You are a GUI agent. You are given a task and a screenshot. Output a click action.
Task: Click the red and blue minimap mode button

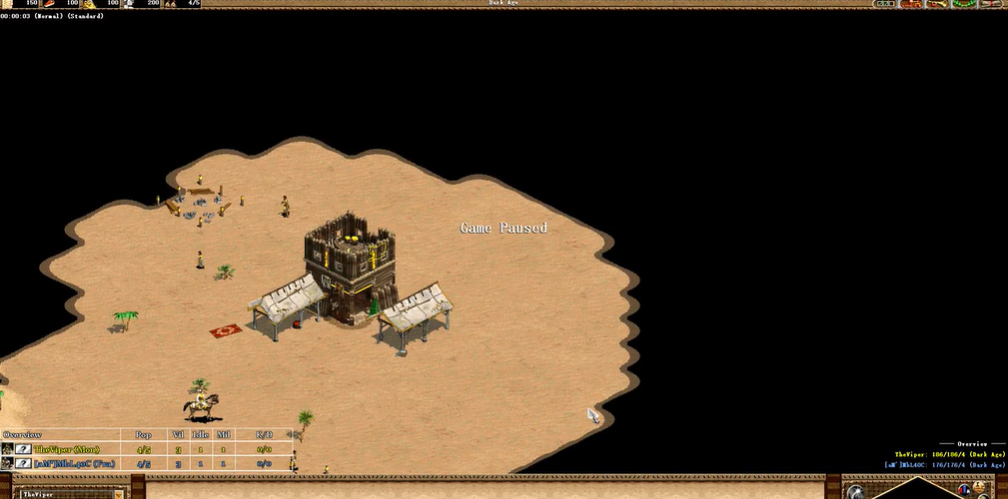point(965,490)
